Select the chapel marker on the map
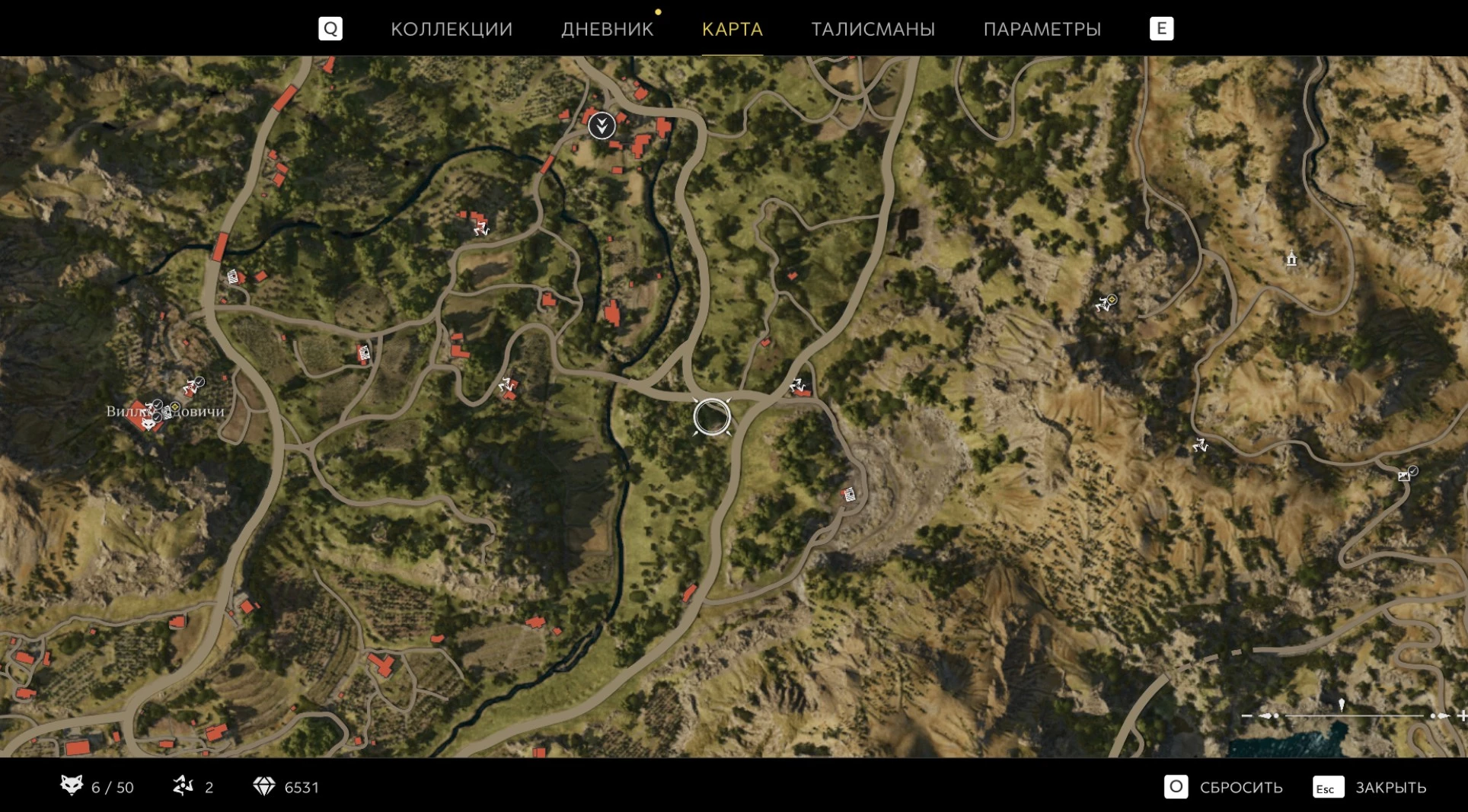The height and width of the screenshot is (812, 1468). coord(1291,259)
